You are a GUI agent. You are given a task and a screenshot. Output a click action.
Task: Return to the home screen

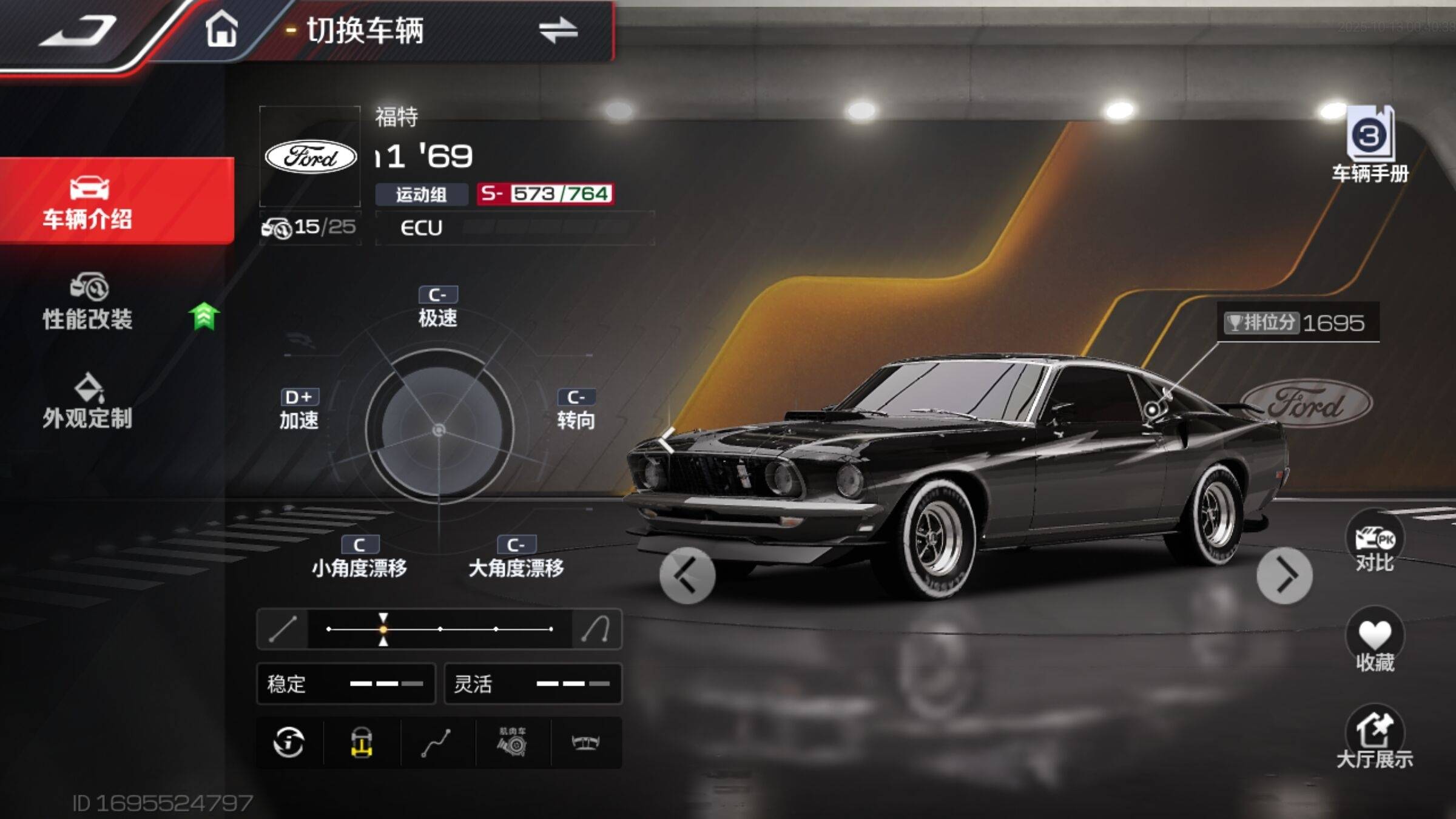pos(221,30)
